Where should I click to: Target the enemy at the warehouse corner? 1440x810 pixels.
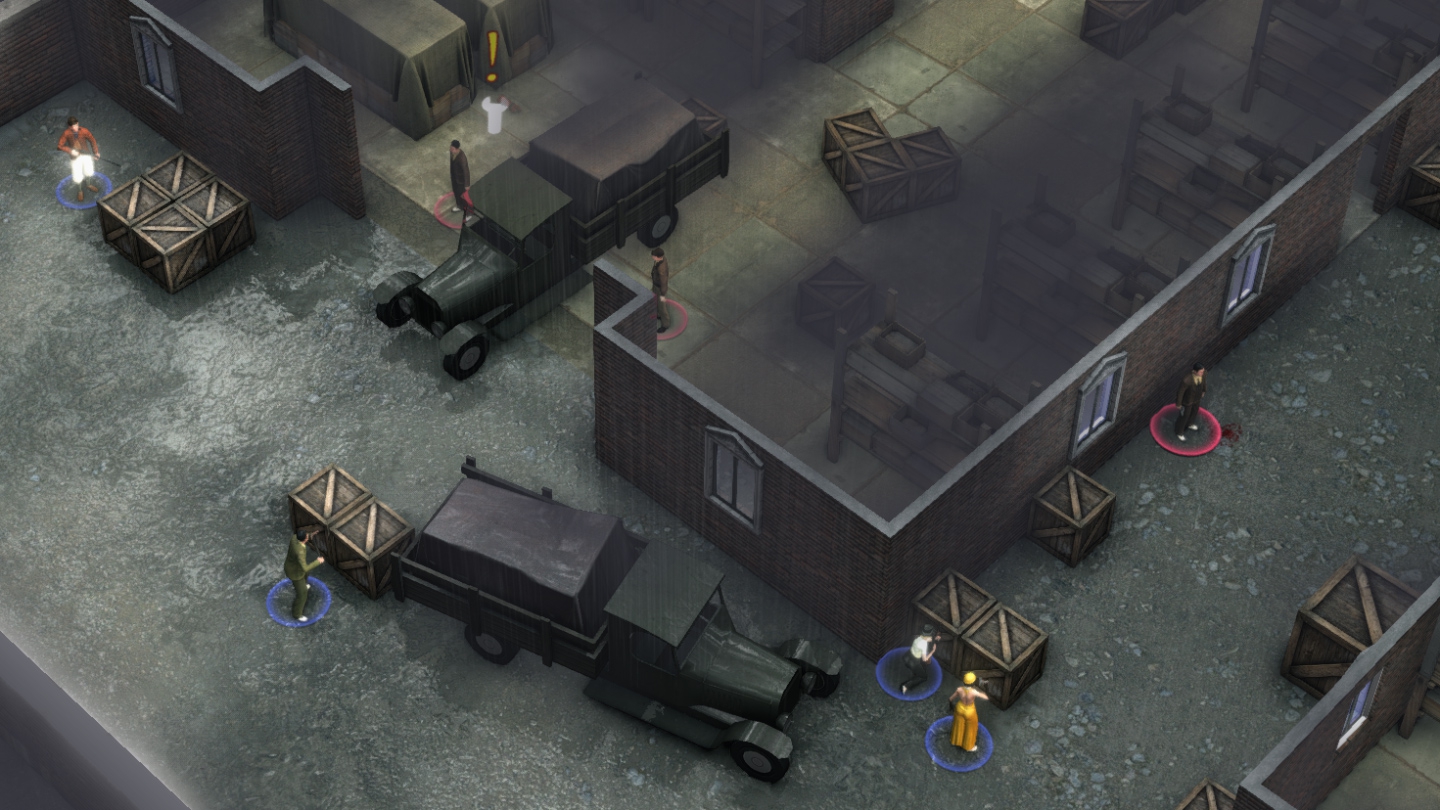[x=660, y=289]
